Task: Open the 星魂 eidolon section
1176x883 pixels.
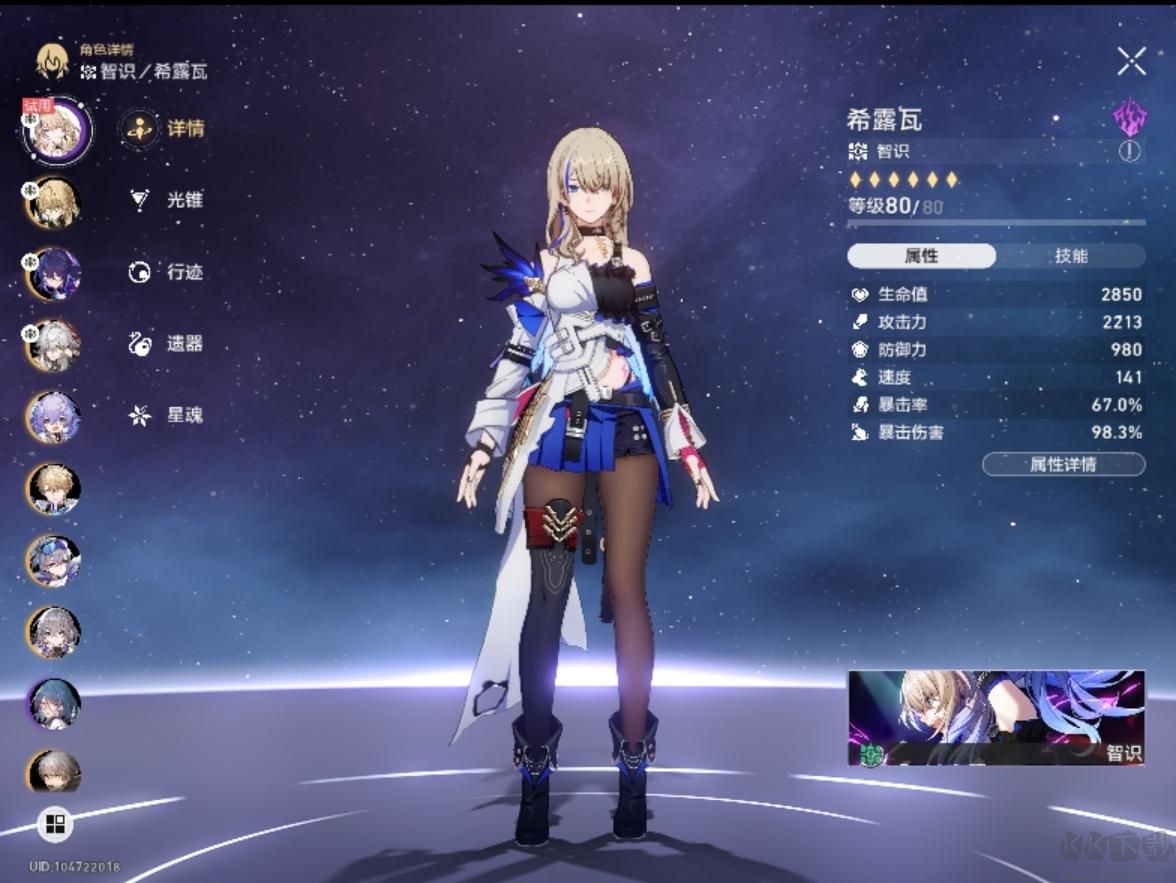Action: [166, 415]
